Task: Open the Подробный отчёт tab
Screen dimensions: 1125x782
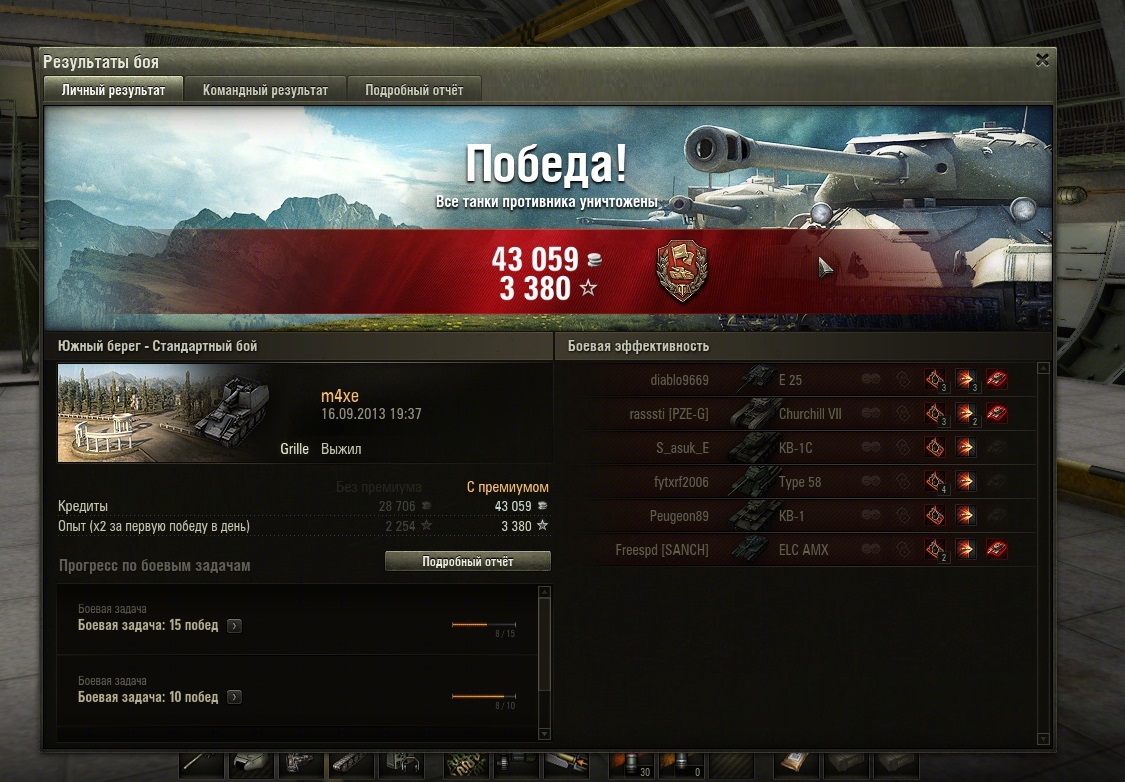Action: click(x=414, y=90)
